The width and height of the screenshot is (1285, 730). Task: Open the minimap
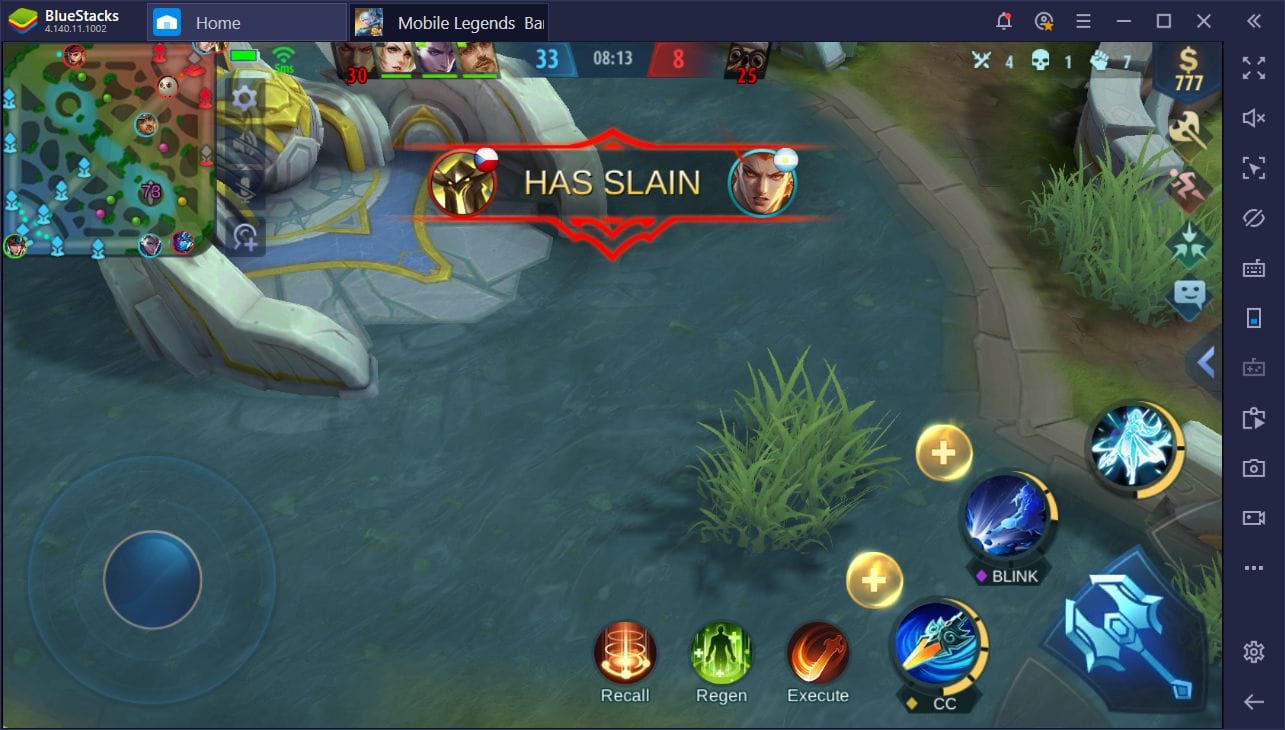[108, 150]
